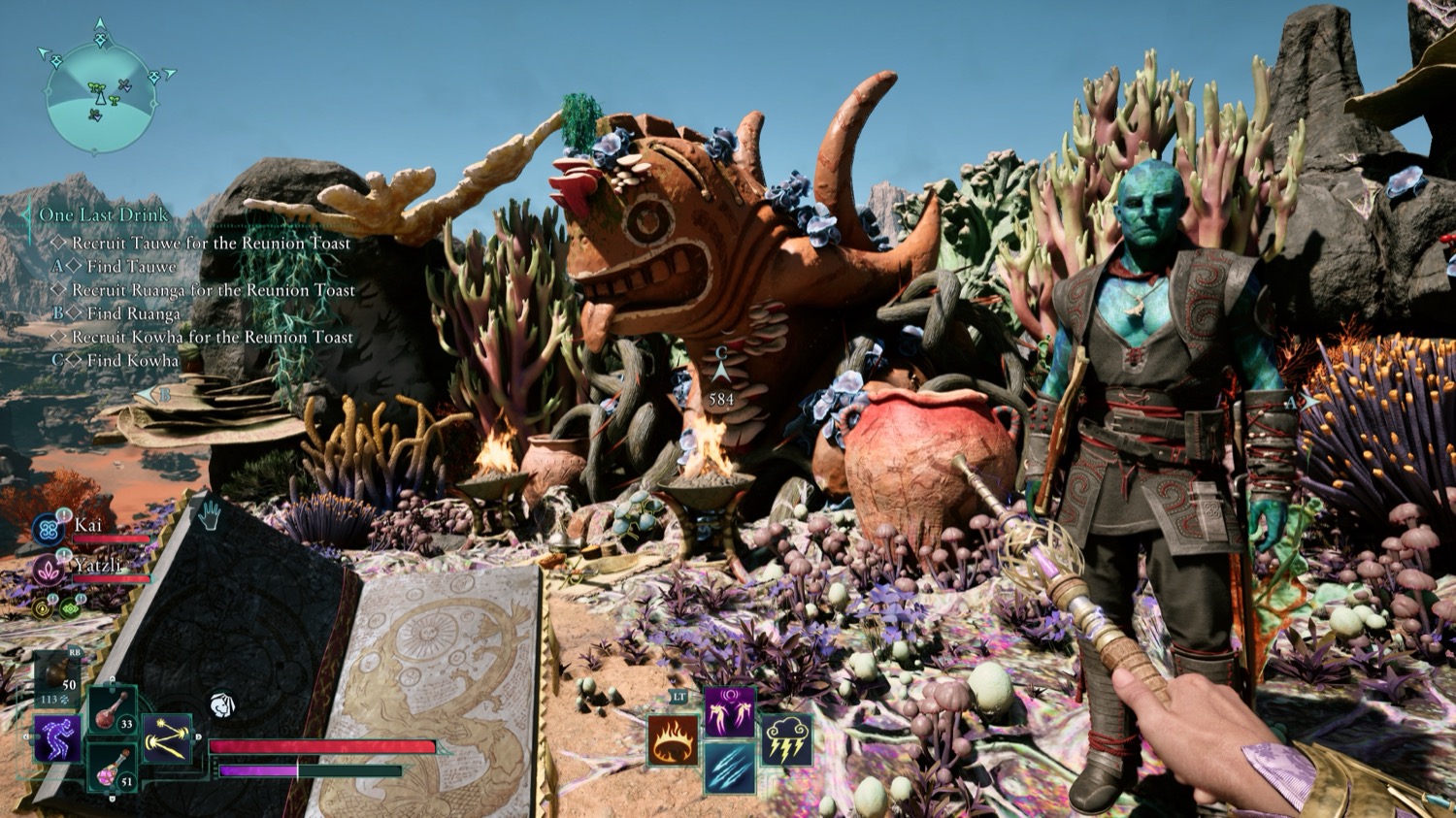Choose the Find Ruanga objective
Image resolution: width=1456 pixels, height=818 pixels.
coord(133,313)
